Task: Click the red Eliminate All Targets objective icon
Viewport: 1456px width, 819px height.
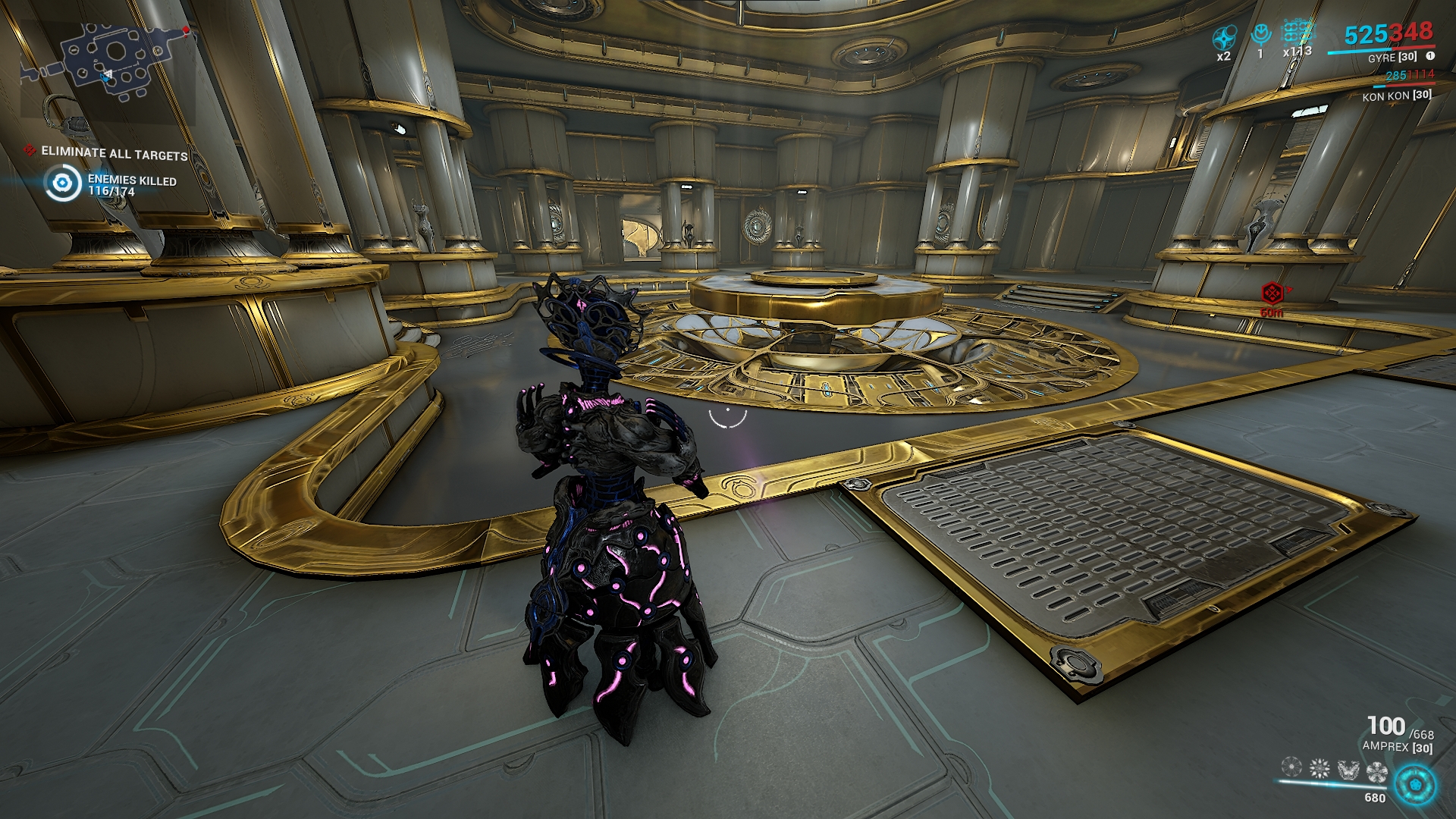Action: point(28,152)
